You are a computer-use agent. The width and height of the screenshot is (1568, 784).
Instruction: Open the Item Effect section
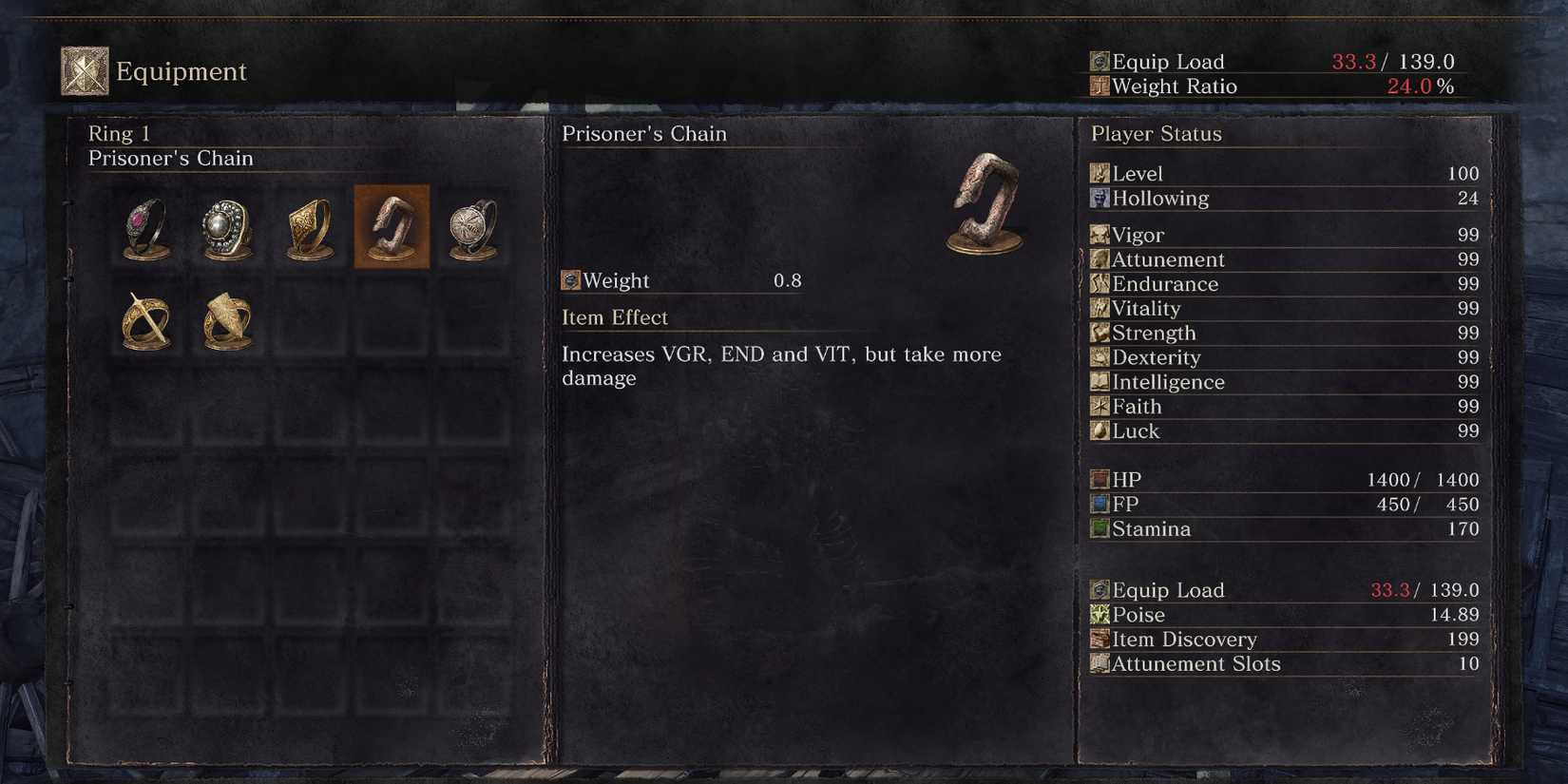615,316
